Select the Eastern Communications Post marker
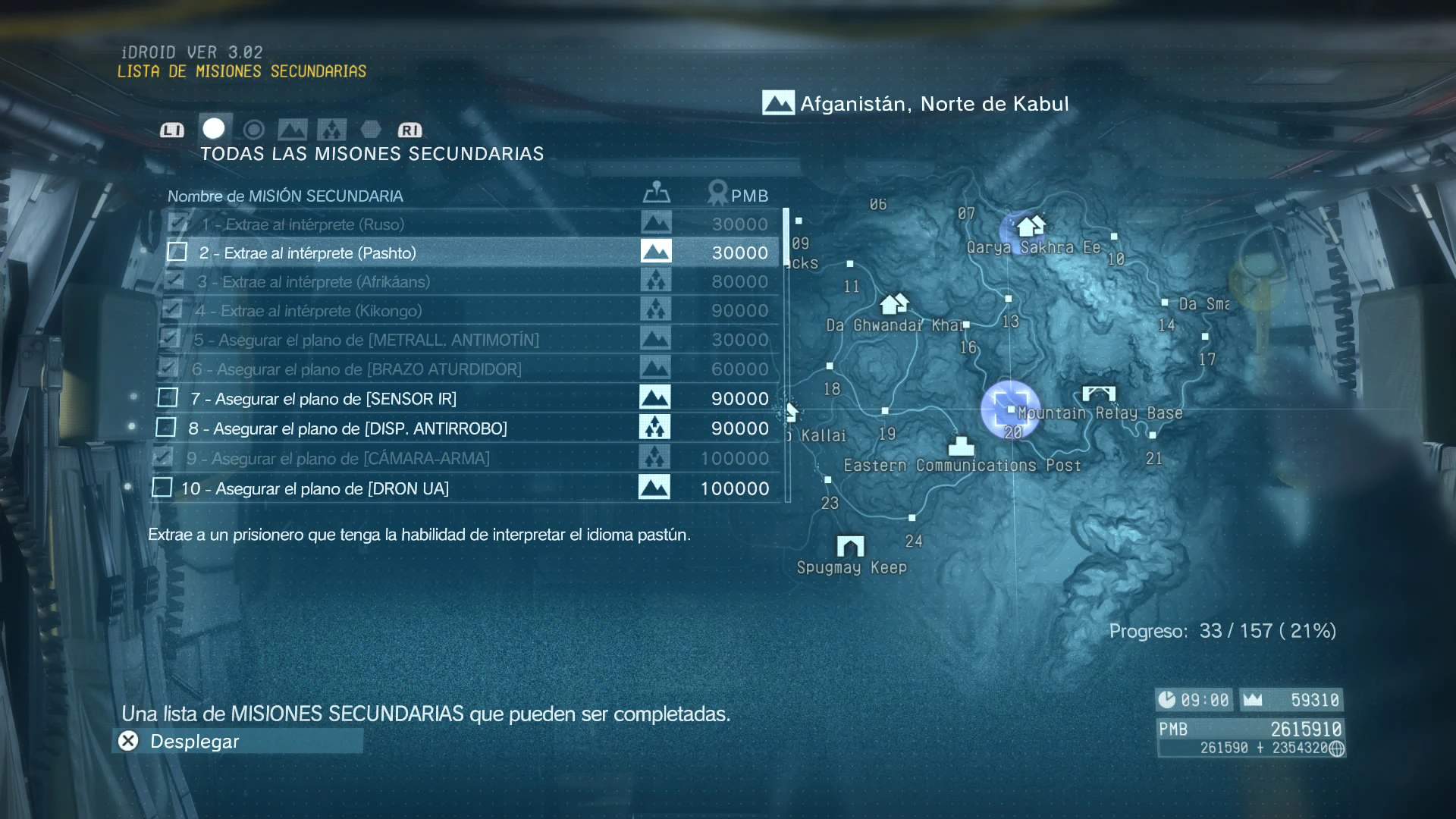 pos(961,445)
